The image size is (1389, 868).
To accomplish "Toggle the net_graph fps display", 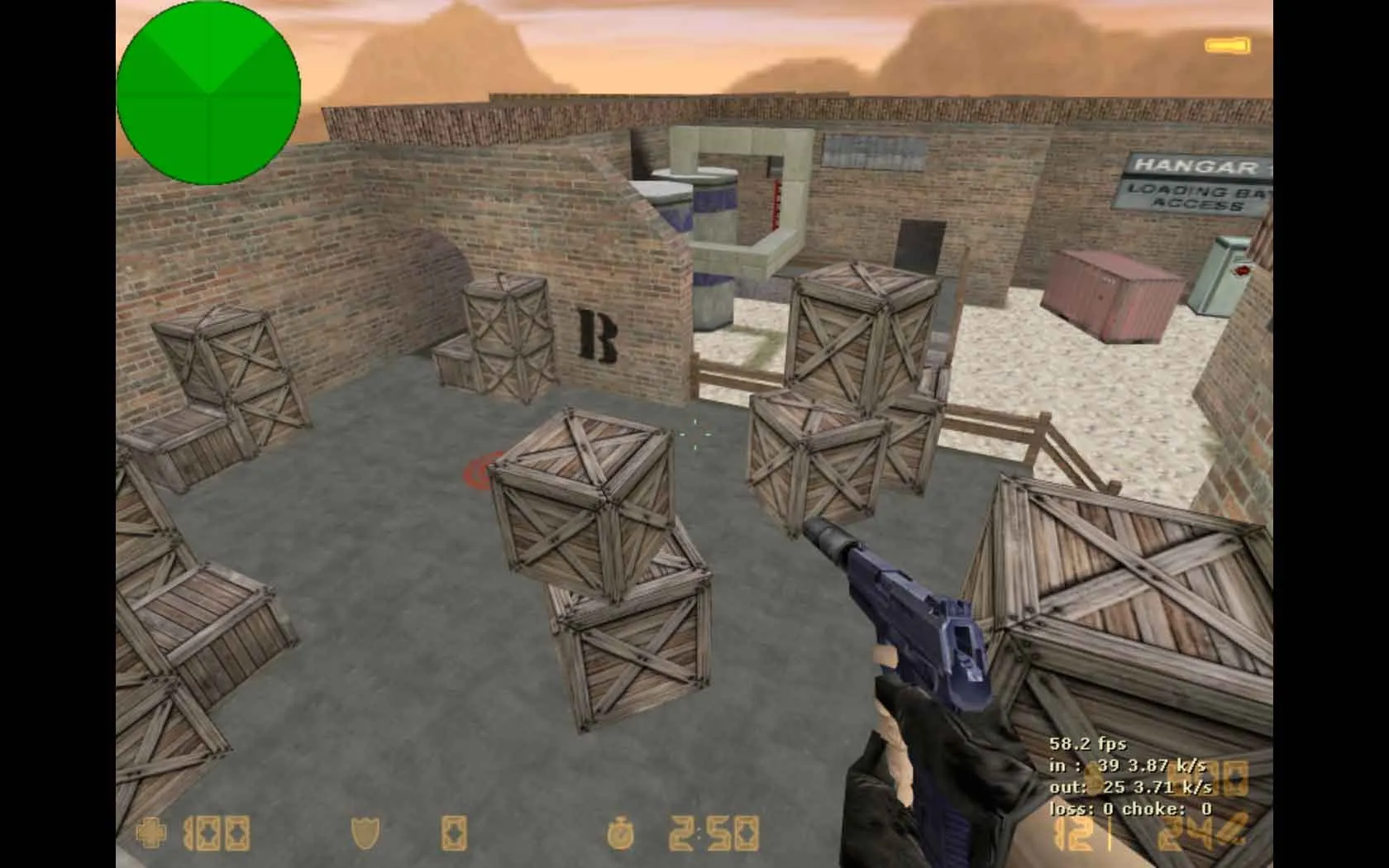I will tap(1088, 744).
